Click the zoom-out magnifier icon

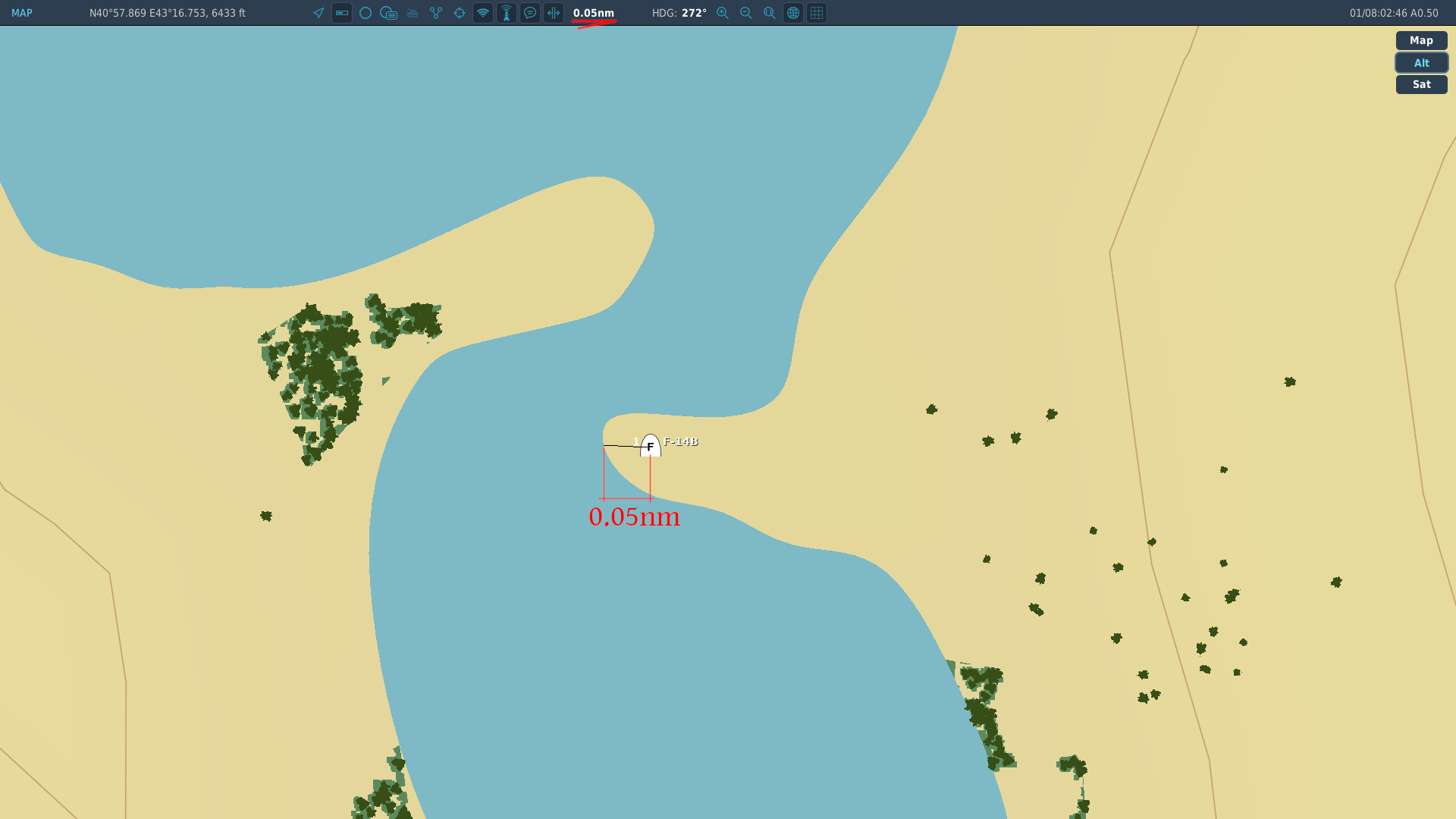746,13
